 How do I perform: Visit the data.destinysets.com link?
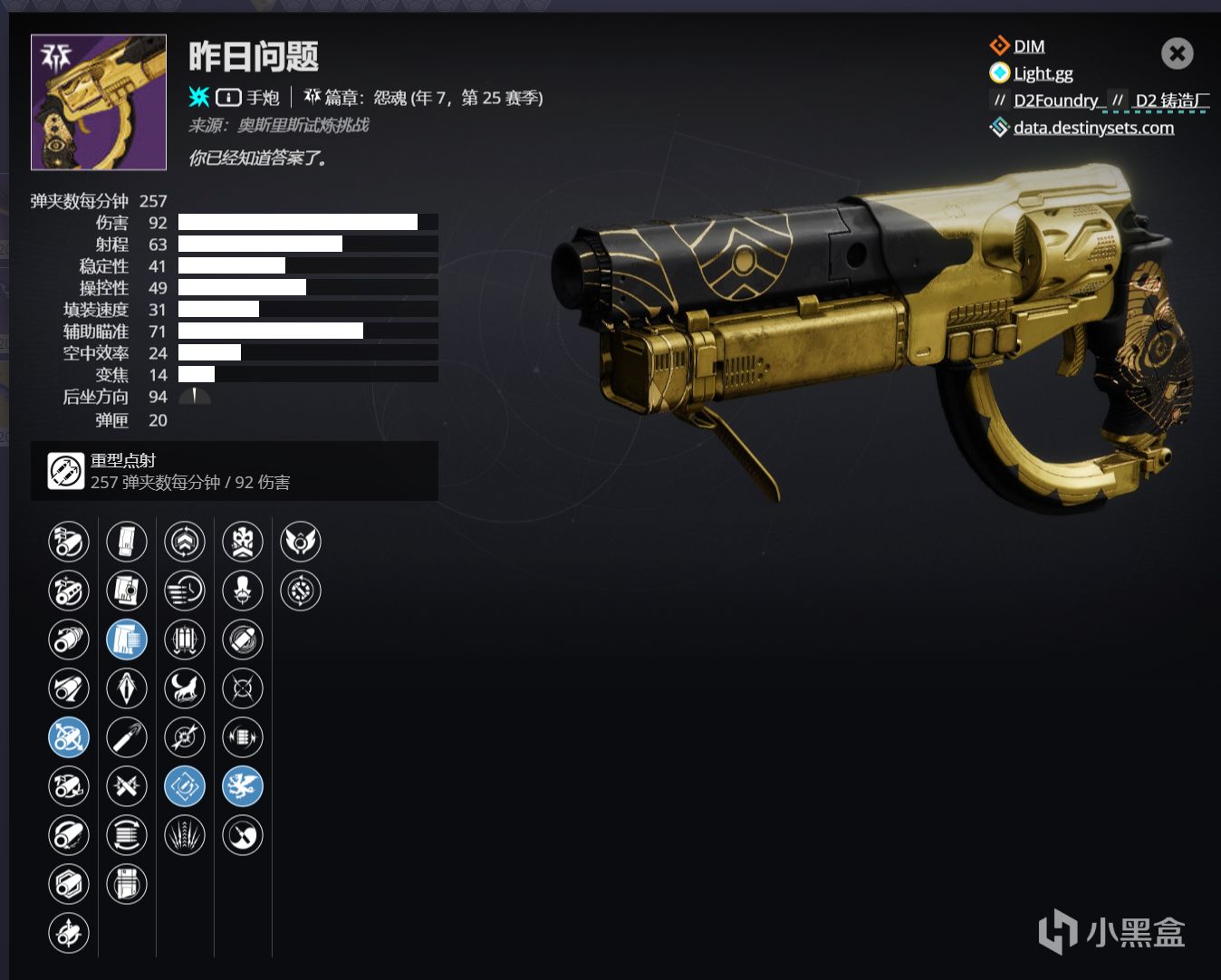click(1093, 128)
